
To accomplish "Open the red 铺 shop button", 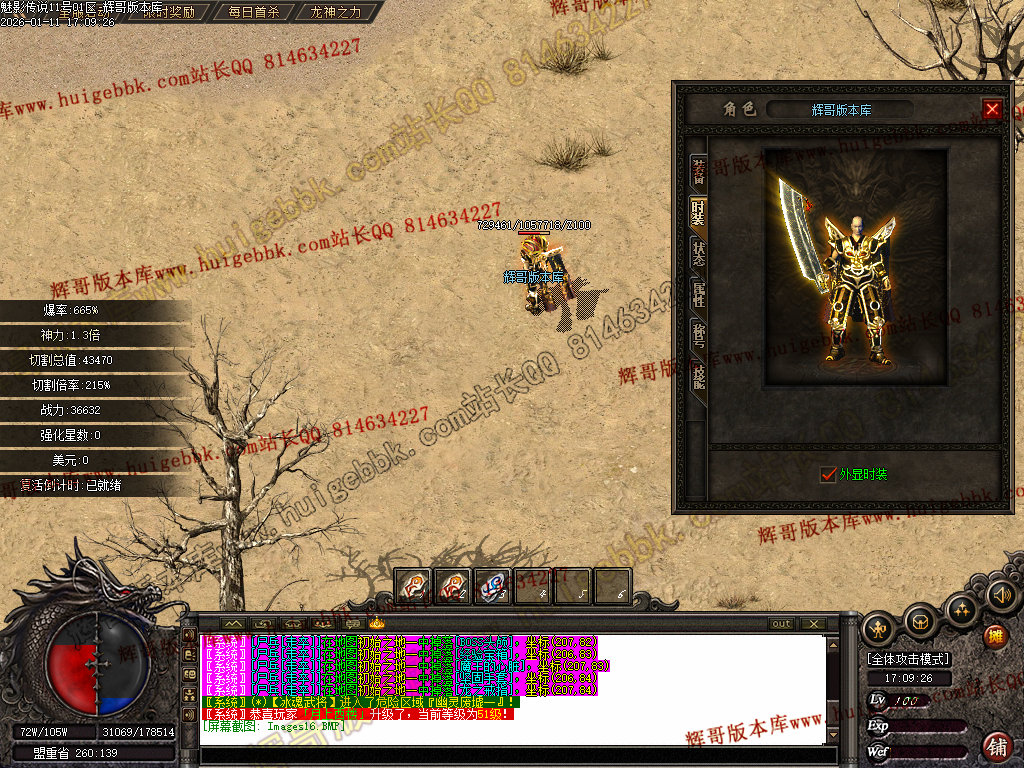I will click(x=997, y=746).
